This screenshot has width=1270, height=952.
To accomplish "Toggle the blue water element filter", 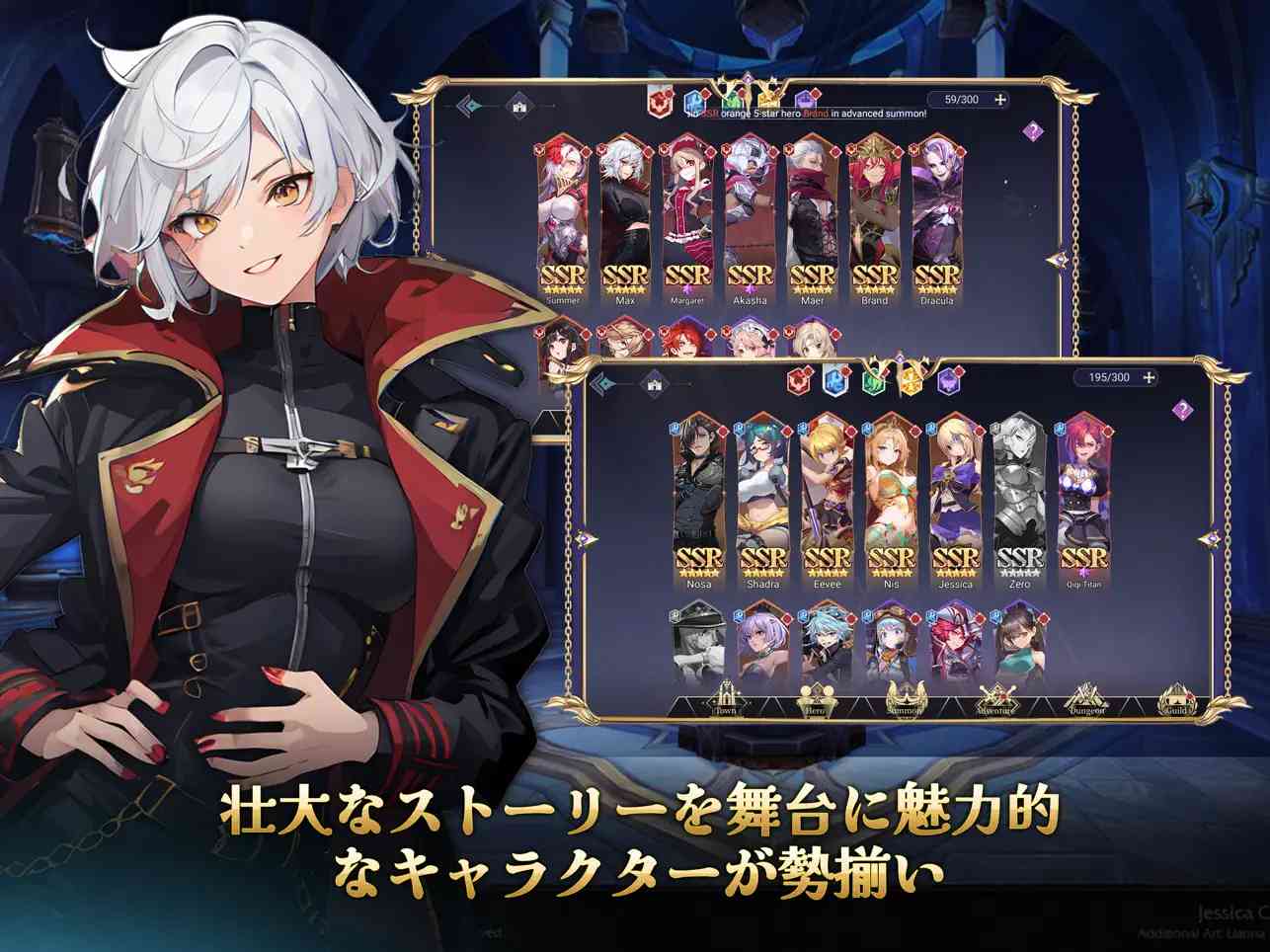I will pos(834,378).
